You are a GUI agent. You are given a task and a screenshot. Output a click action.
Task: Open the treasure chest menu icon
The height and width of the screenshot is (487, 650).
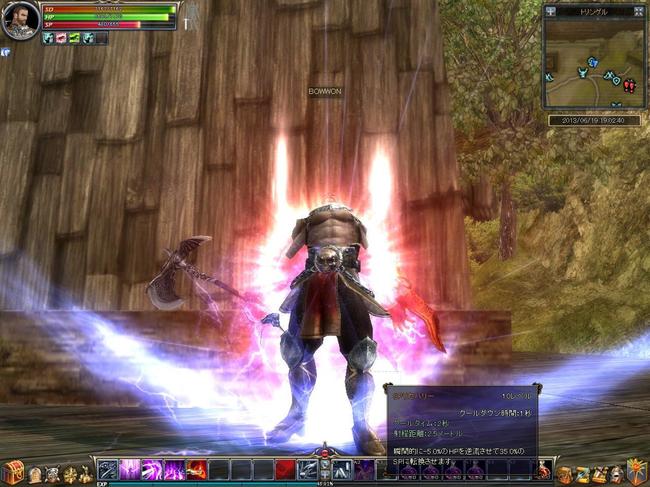[13, 470]
